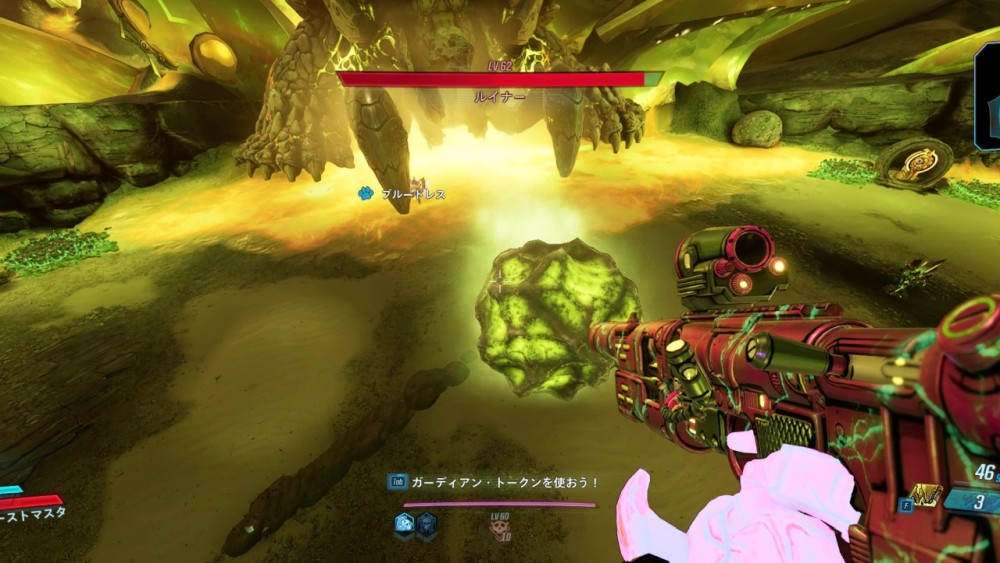This screenshot has height=563, width=1000.
Task: Select the glowing blue hexagon buff icon
Action: pos(405,523)
